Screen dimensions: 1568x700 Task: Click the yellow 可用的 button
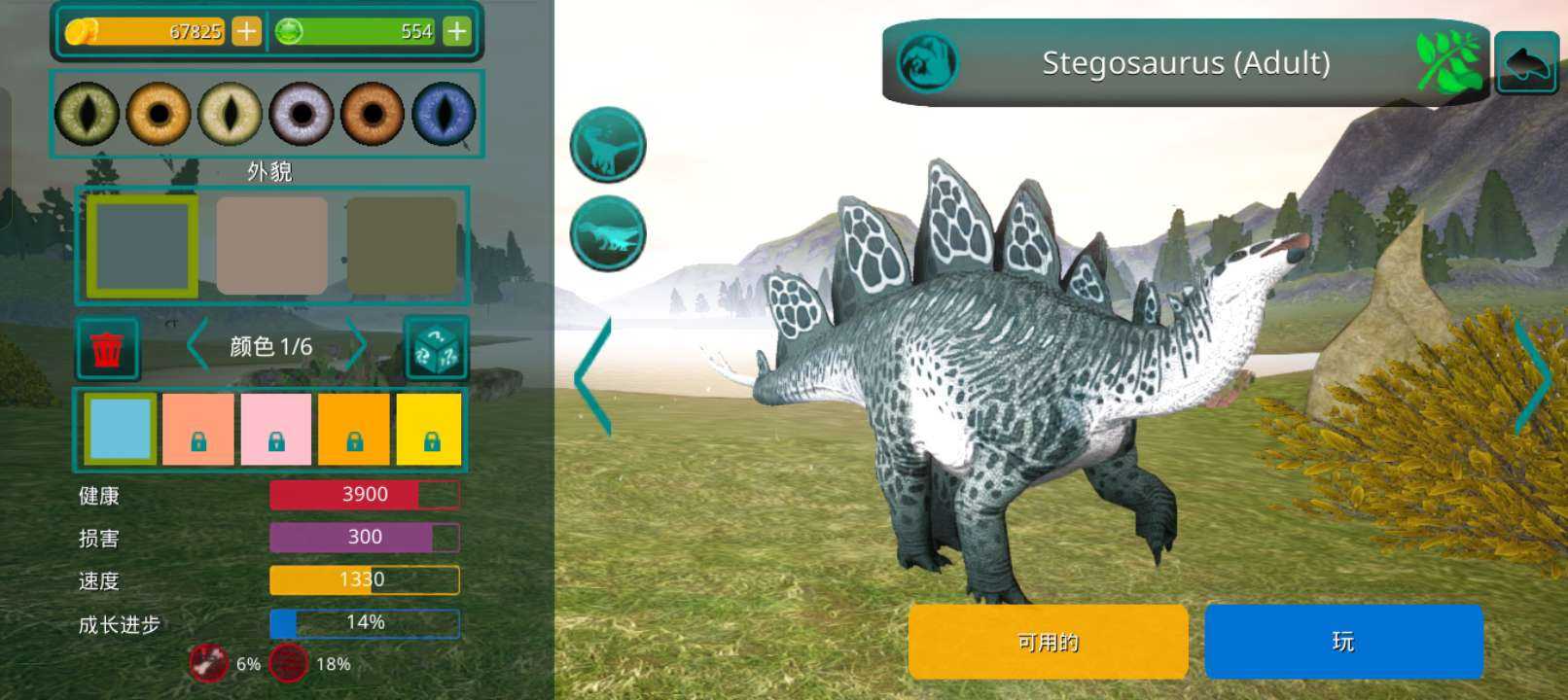point(1048,642)
